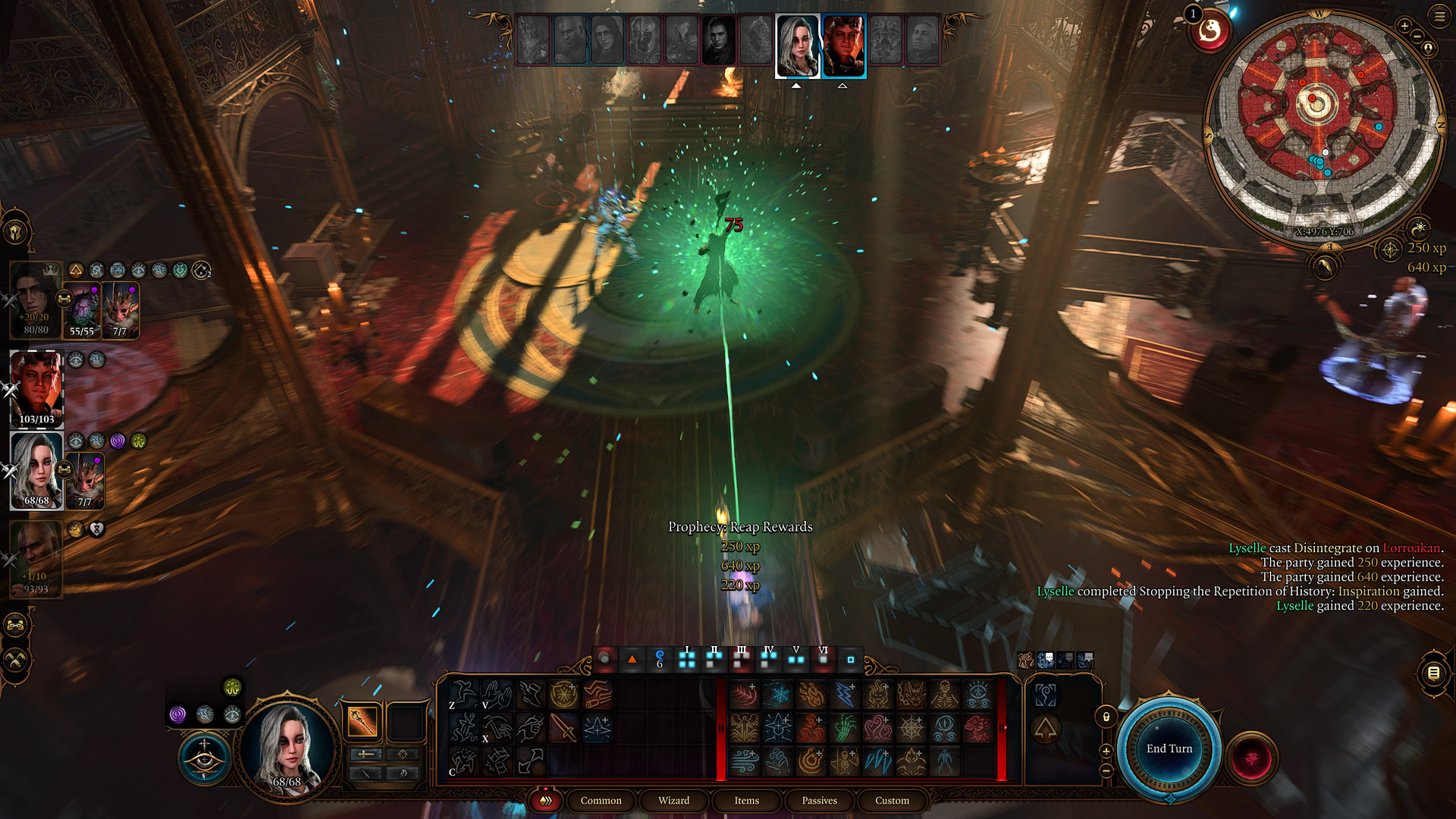The height and width of the screenshot is (819, 1456).
Task: Filter spells by level III slots
Action: click(741, 658)
